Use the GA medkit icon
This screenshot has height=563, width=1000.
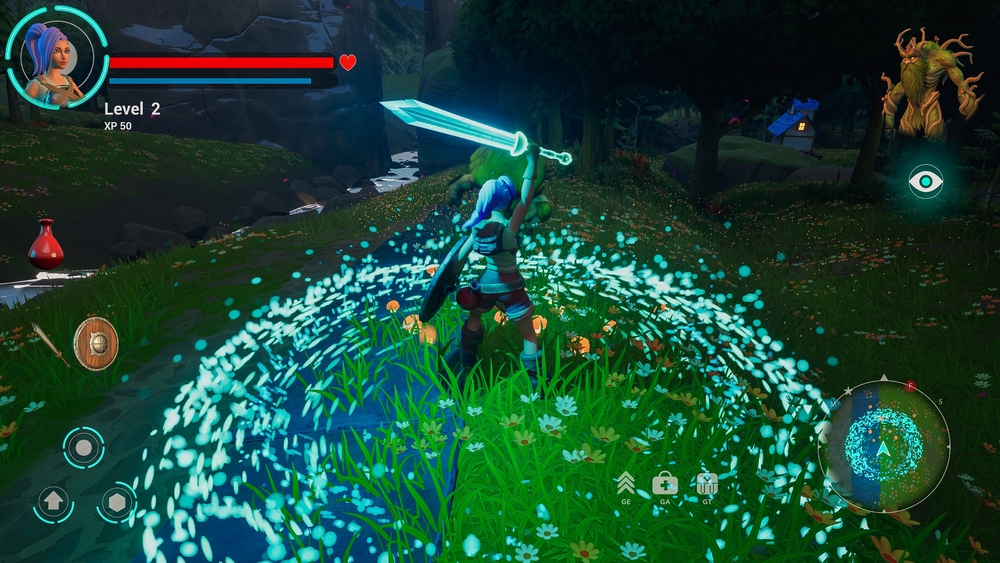click(665, 484)
